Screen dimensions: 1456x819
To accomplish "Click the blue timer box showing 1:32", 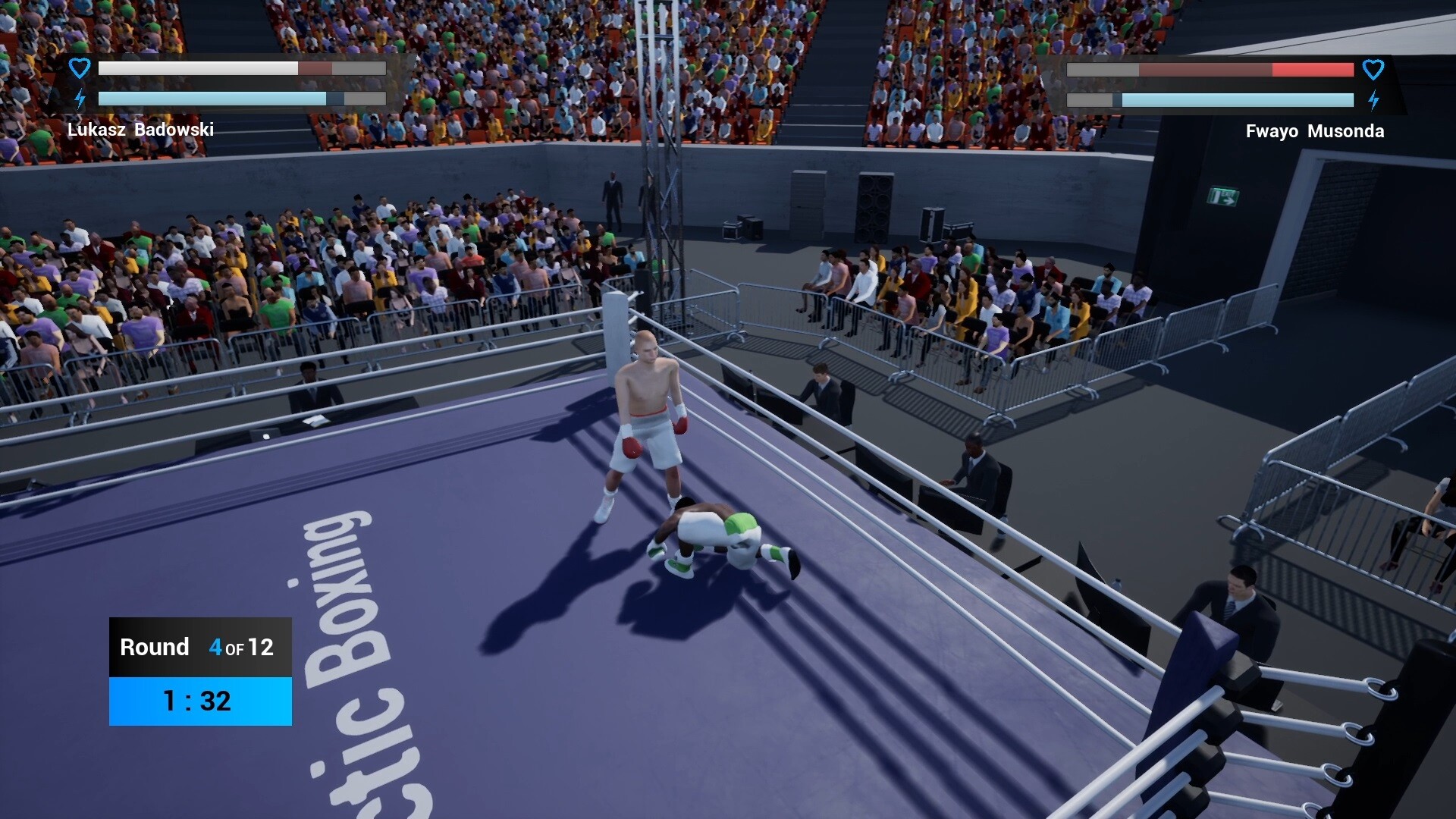I will [199, 701].
